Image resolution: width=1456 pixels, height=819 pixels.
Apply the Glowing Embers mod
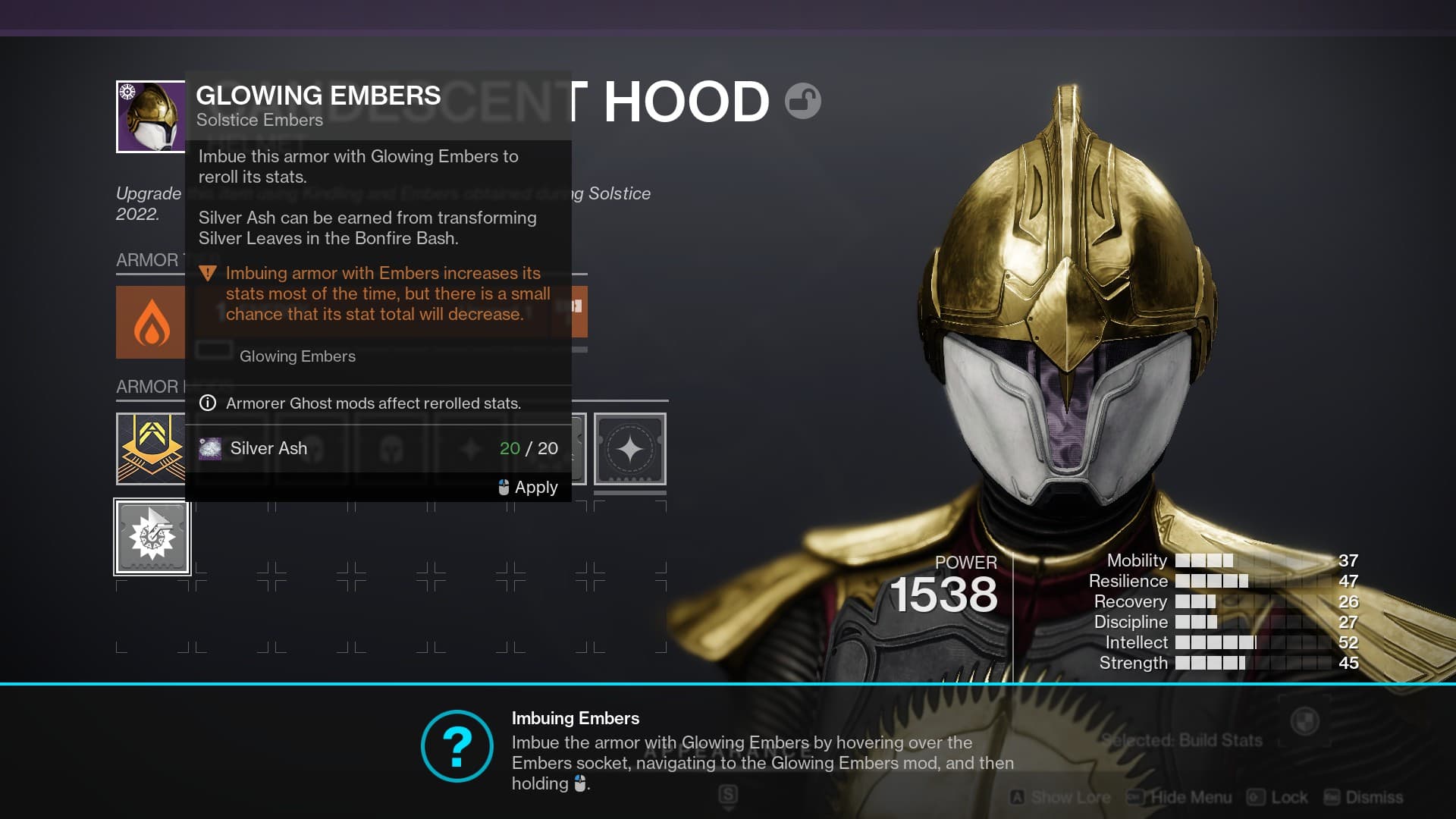[x=529, y=487]
